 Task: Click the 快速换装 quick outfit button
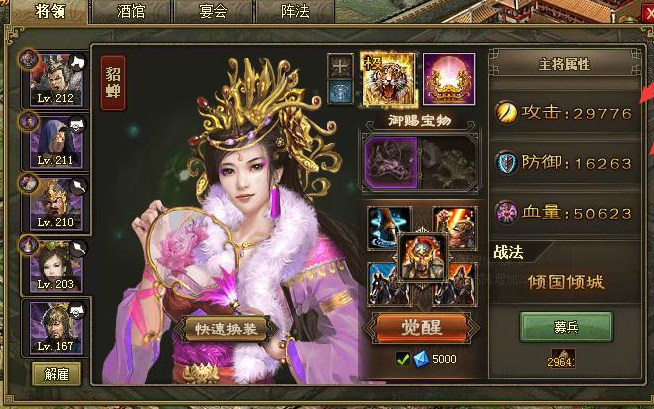[x=225, y=329]
